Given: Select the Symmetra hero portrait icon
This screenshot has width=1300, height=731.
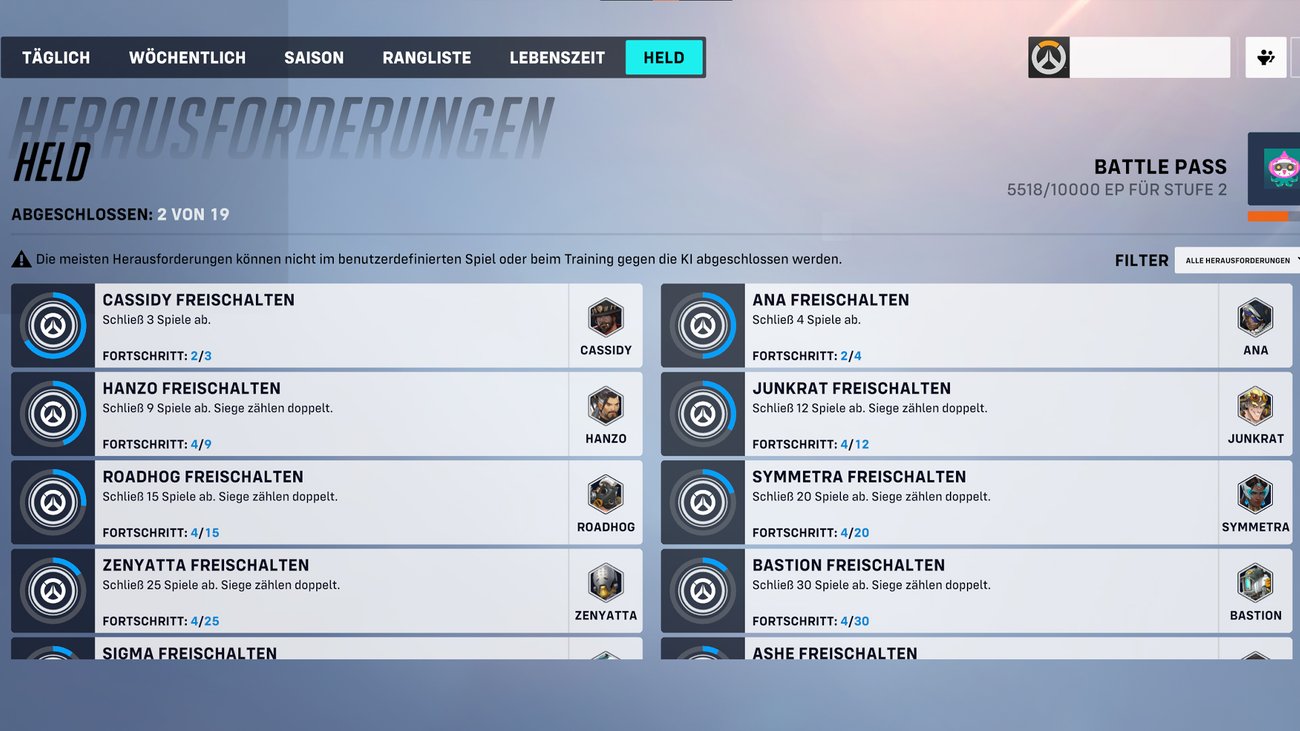Looking at the screenshot, I should (1255, 492).
